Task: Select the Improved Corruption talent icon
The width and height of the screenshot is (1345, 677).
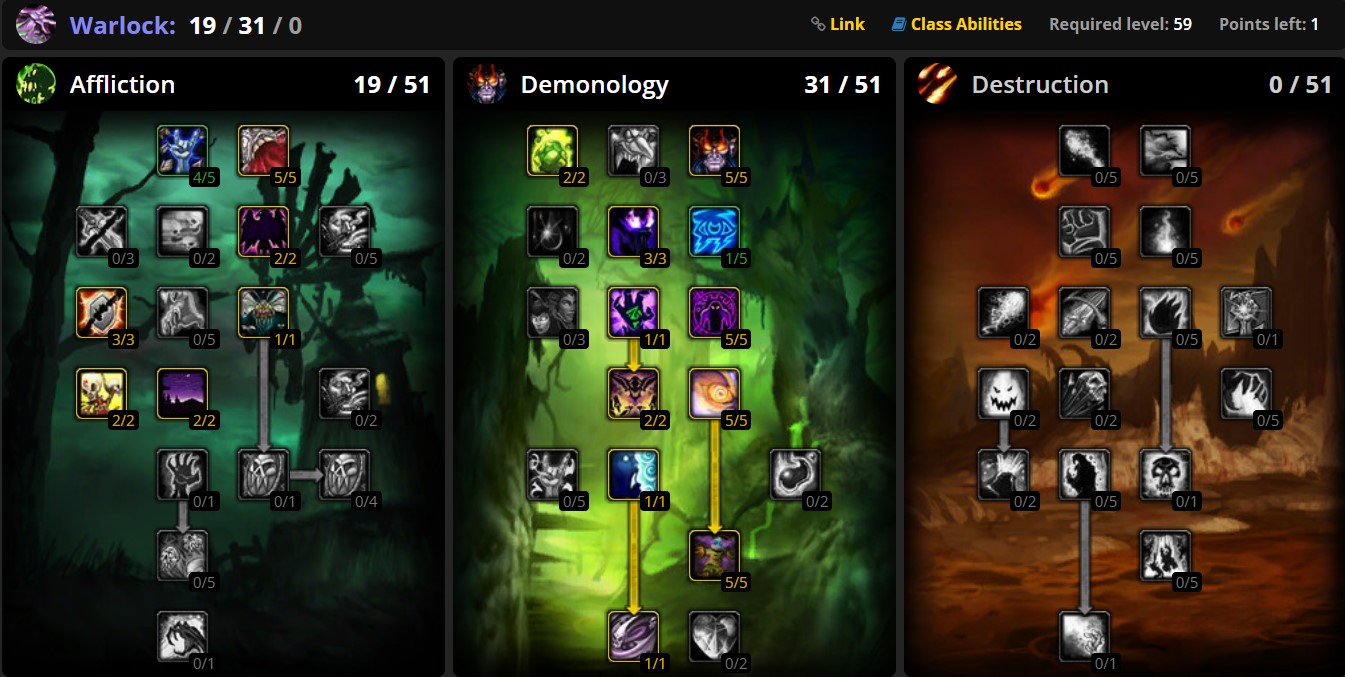Action: tap(263, 150)
